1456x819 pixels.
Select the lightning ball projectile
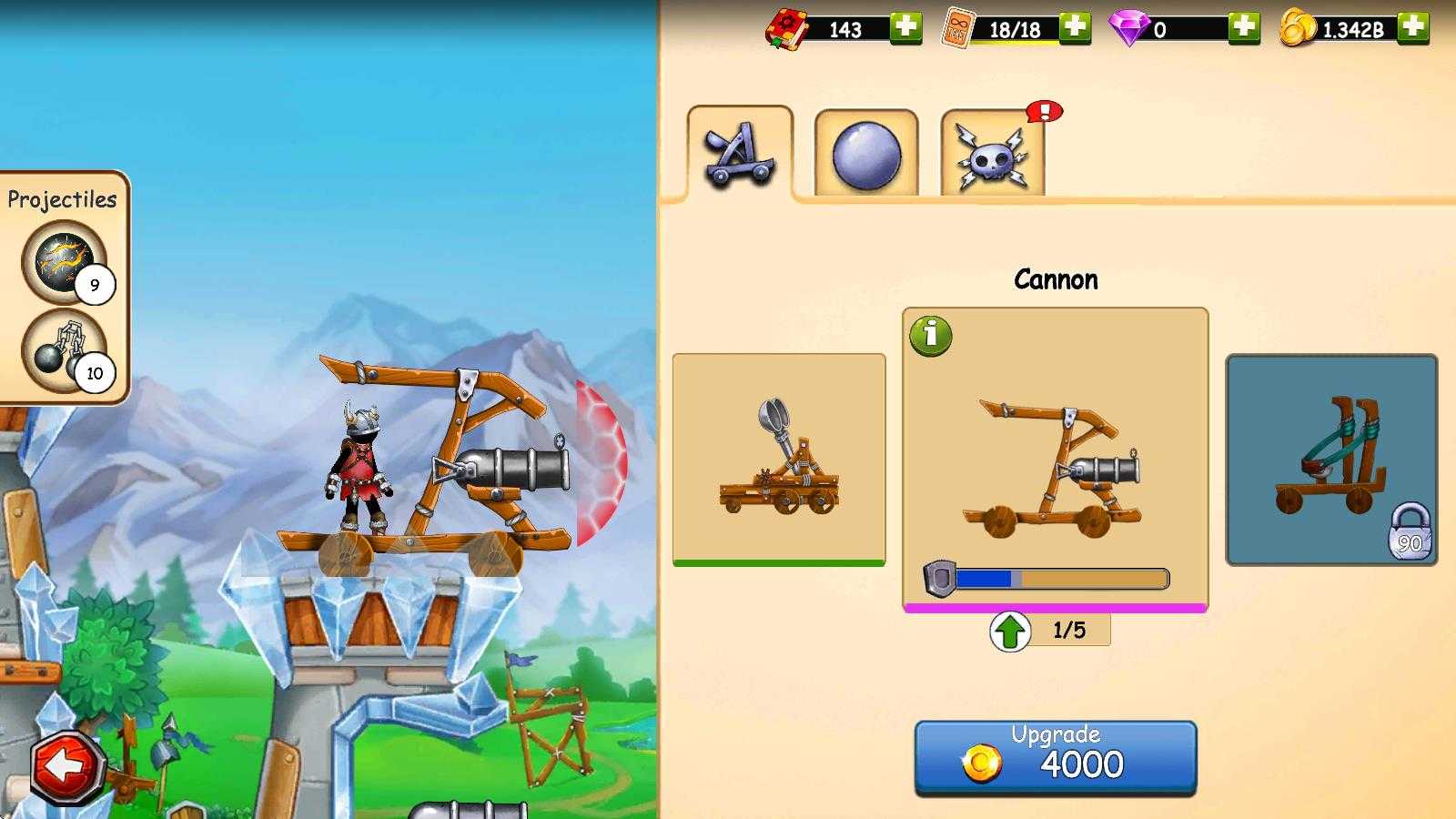coord(65,263)
